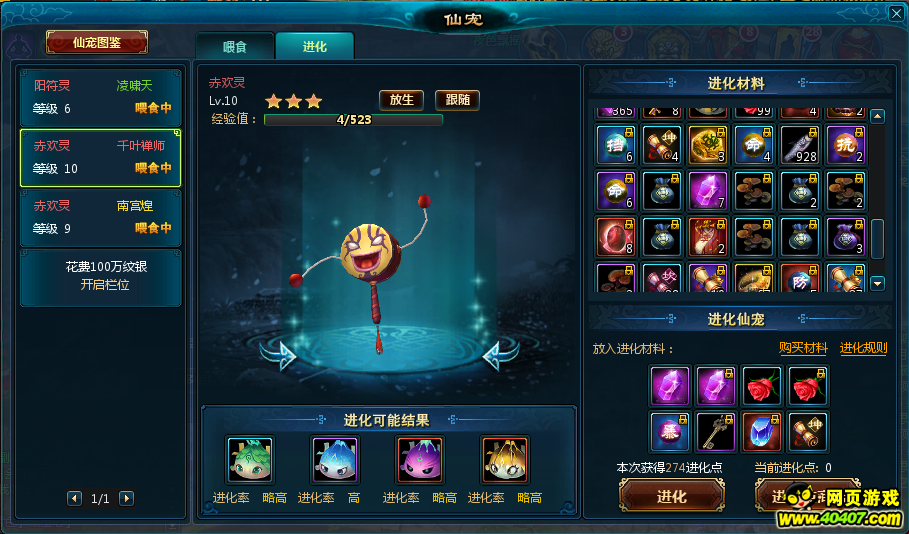Select the green leaf pet evolution result

tap(249, 459)
